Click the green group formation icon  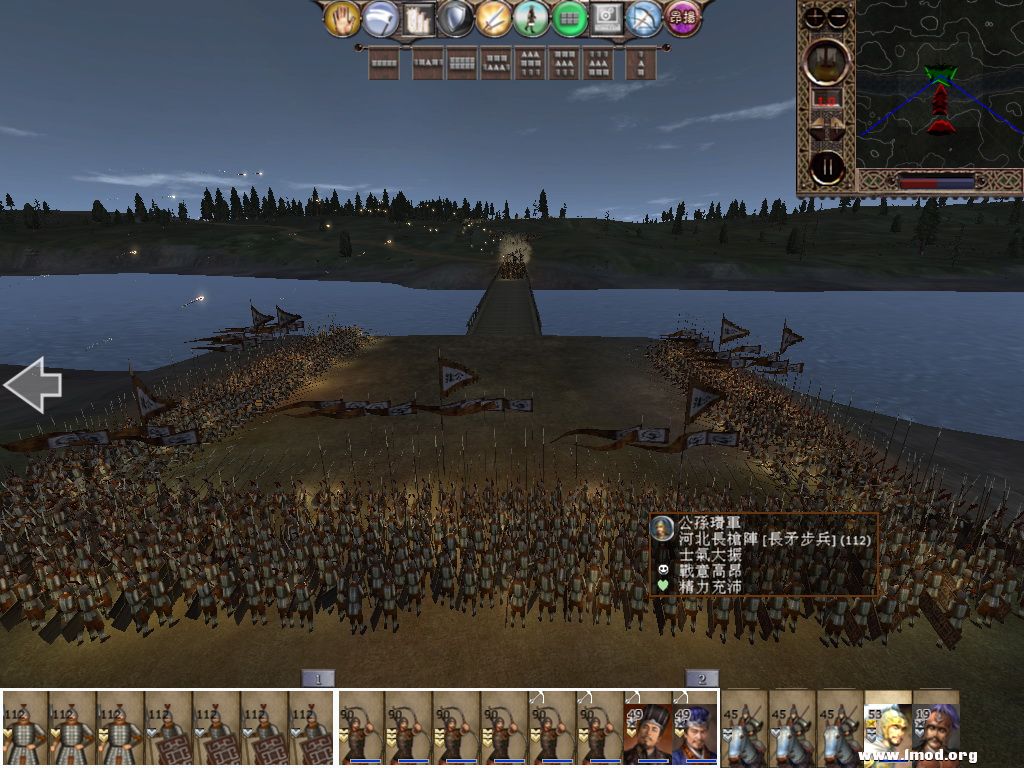coord(569,19)
